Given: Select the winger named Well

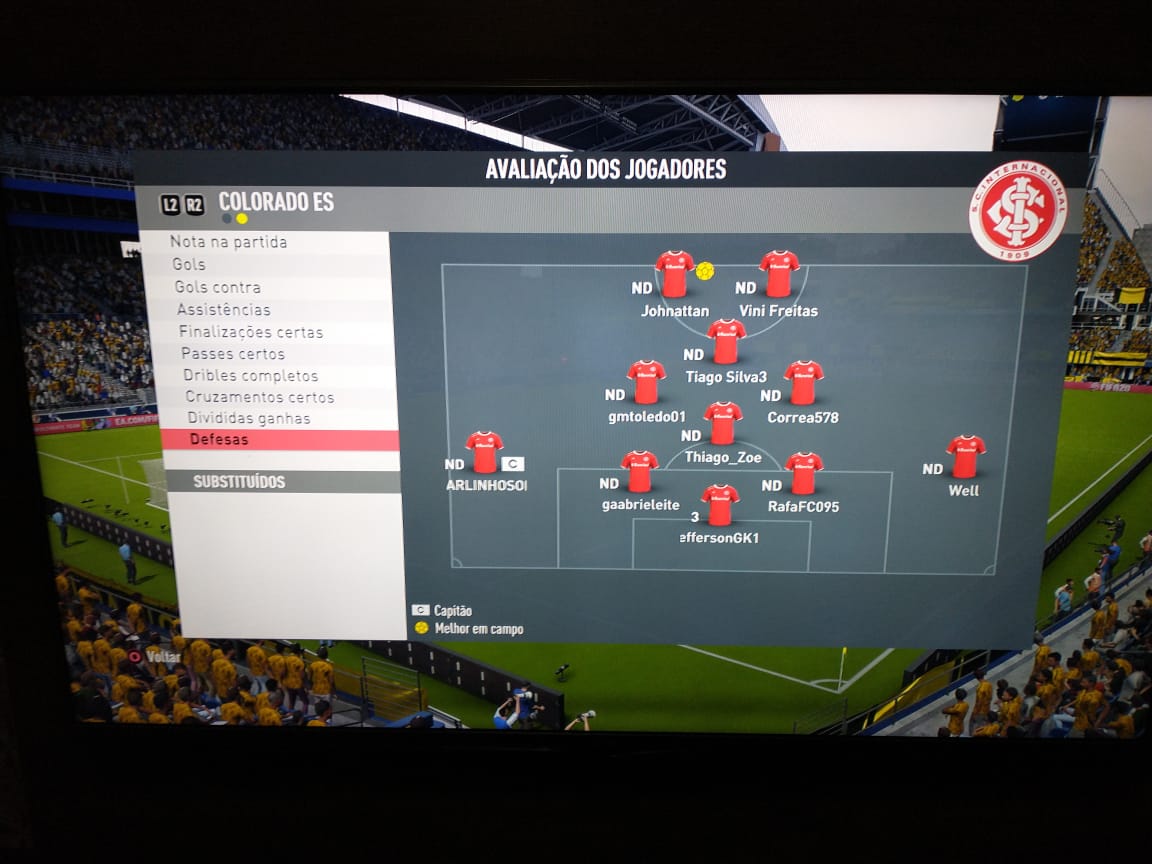Looking at the screenshot, I should [x=965, y=456].
